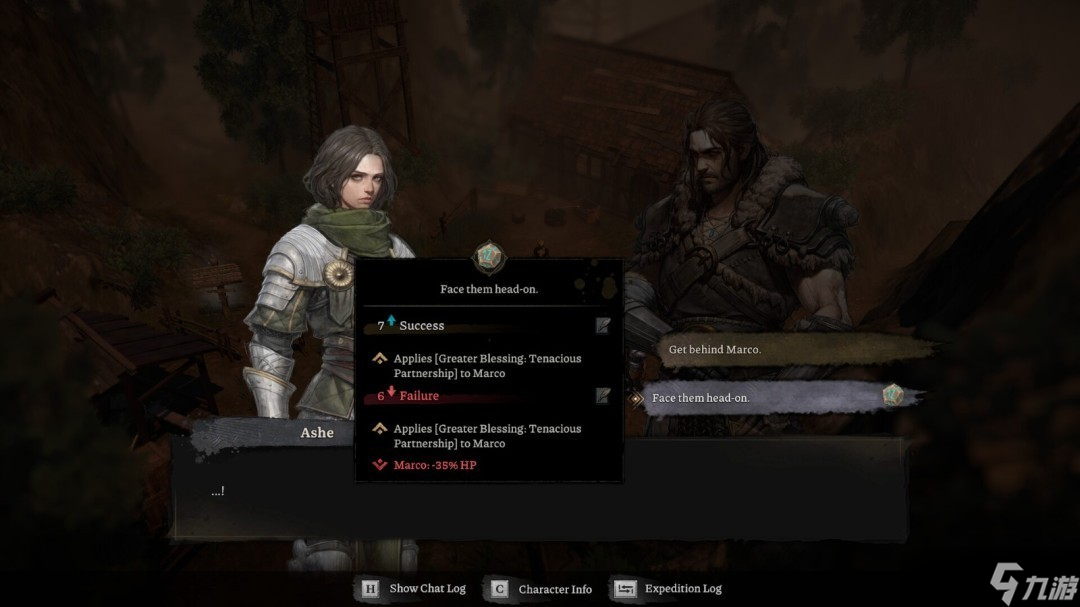The width and height of the screenshot is (1080, 607).
Task: Open Character Info panel
Action: tap(543, 589)
